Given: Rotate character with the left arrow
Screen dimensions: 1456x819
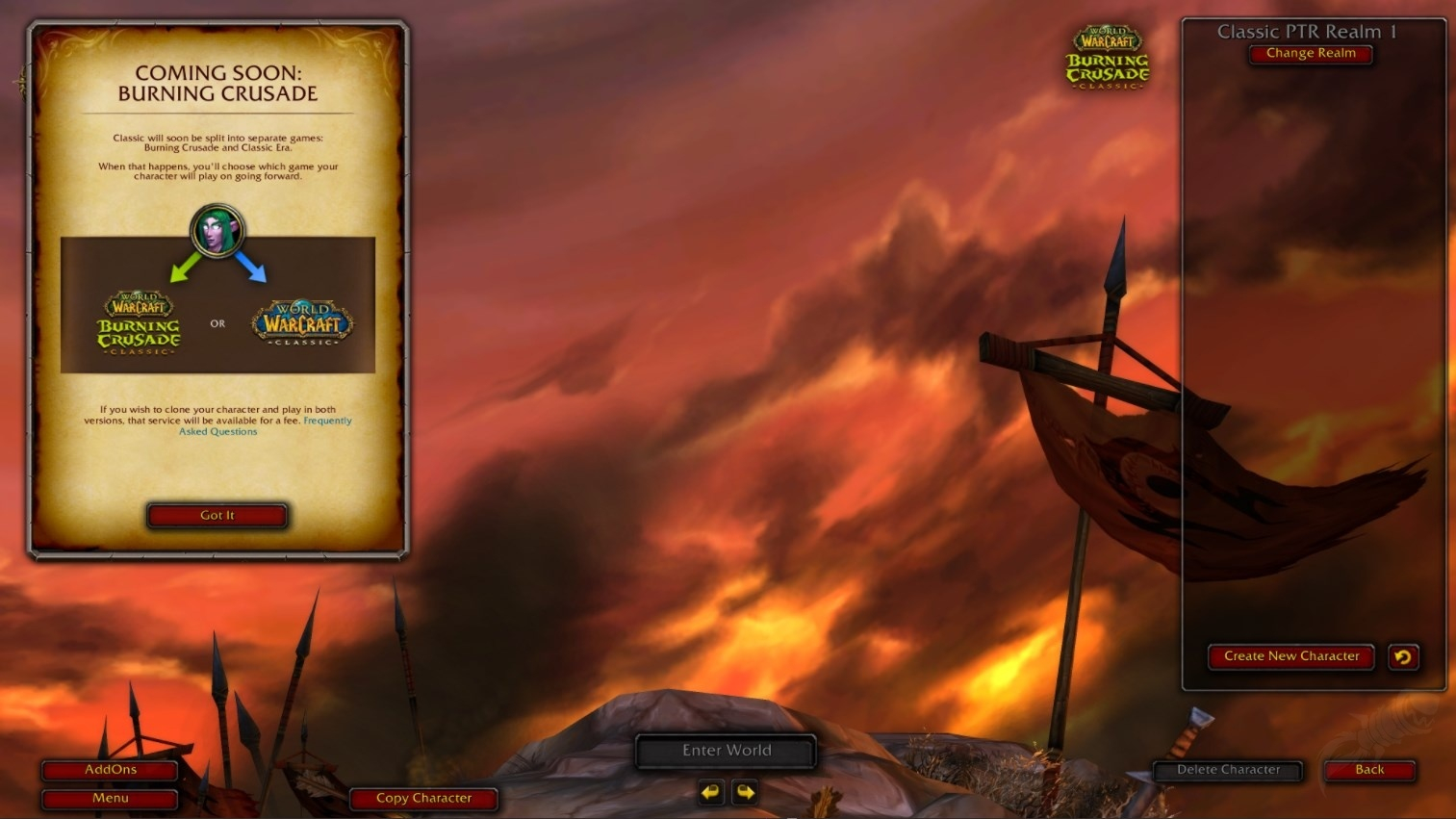Looking at the screenshot, I should [710, 792].
